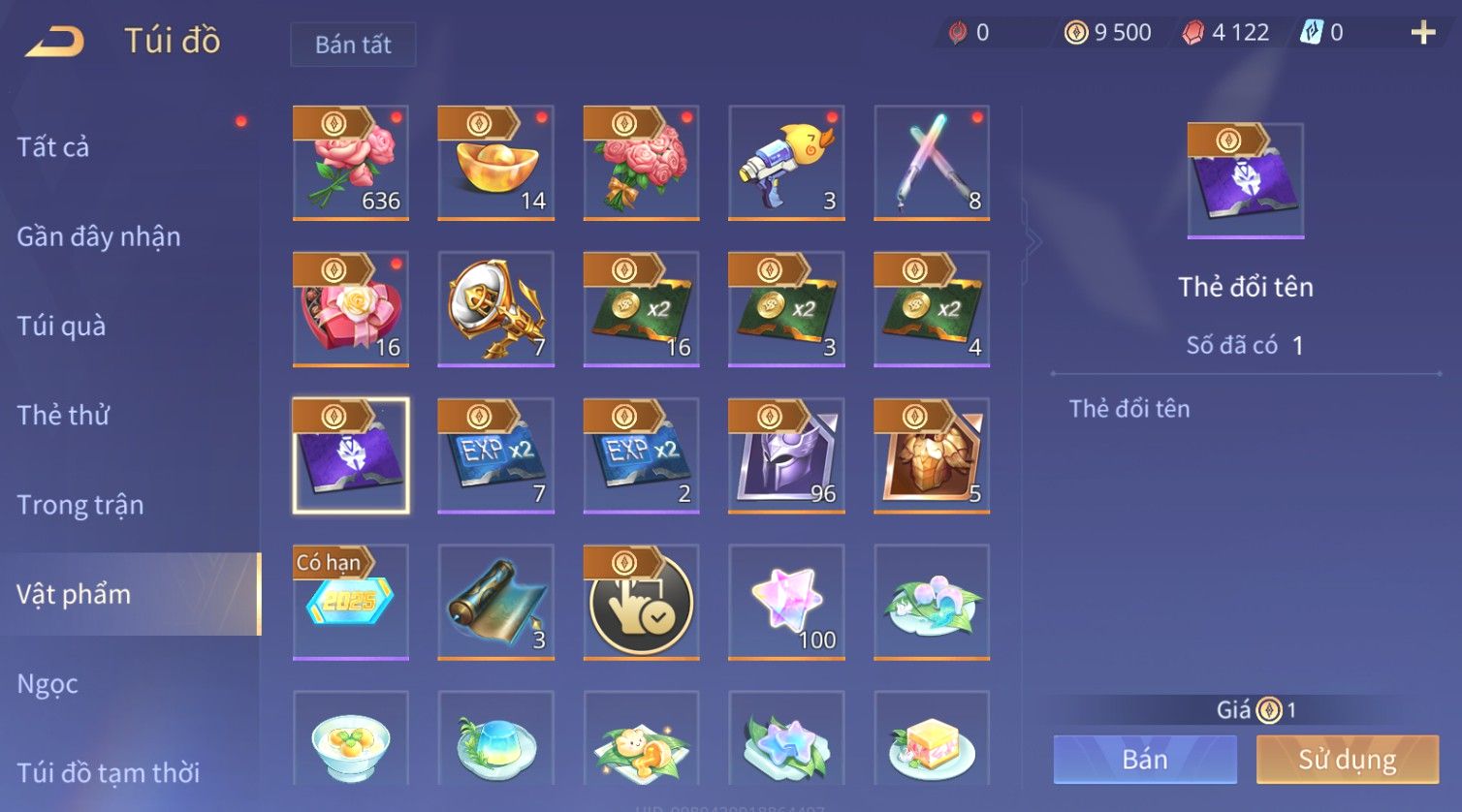
Task: Select the golden horn trumpet item
Action: point(495,309)
